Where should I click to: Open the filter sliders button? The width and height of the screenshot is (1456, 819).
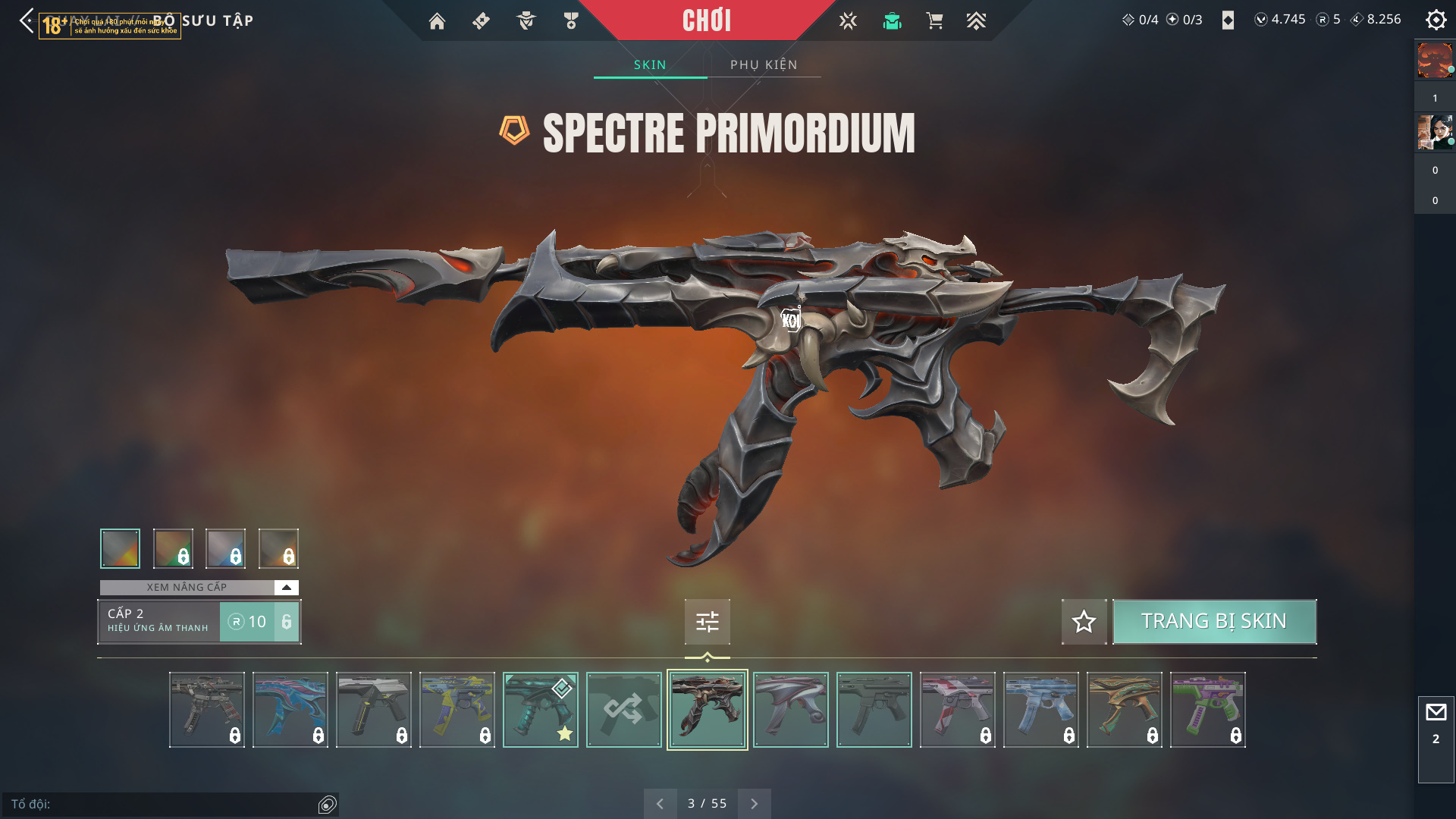[707, 622]
